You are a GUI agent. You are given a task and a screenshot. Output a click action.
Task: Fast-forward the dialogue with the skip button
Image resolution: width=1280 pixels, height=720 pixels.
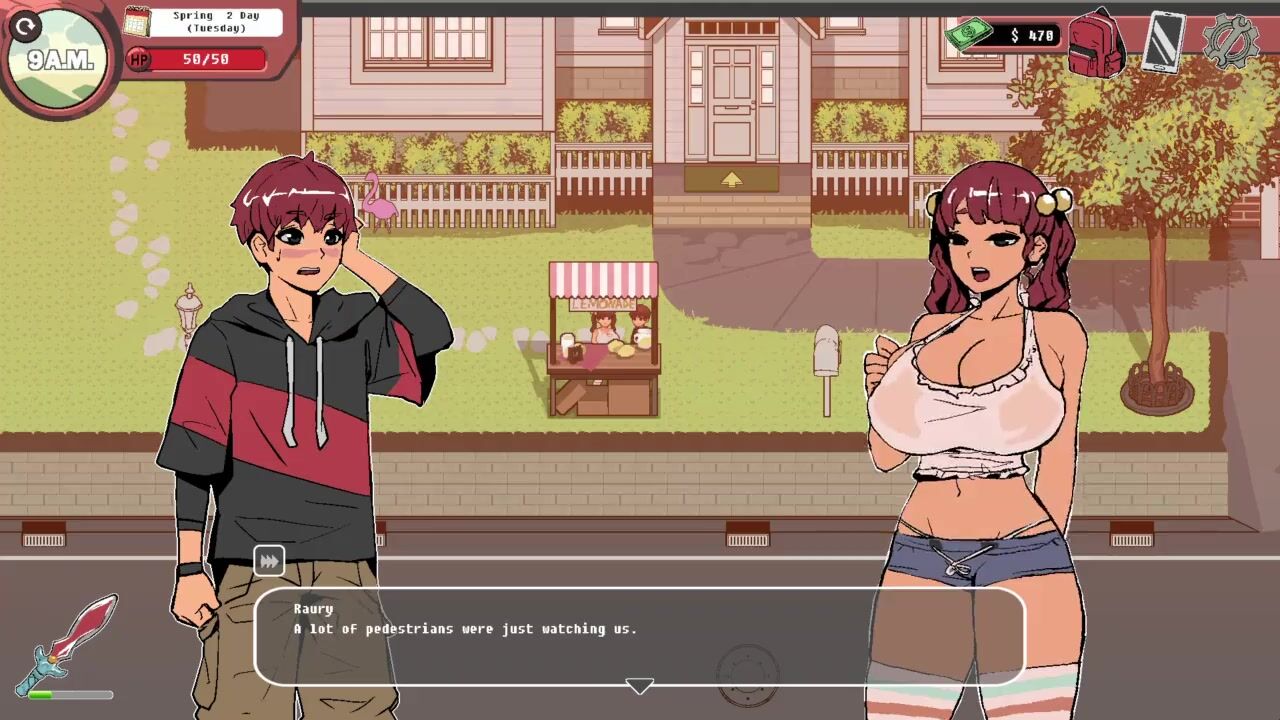[269, 561]
